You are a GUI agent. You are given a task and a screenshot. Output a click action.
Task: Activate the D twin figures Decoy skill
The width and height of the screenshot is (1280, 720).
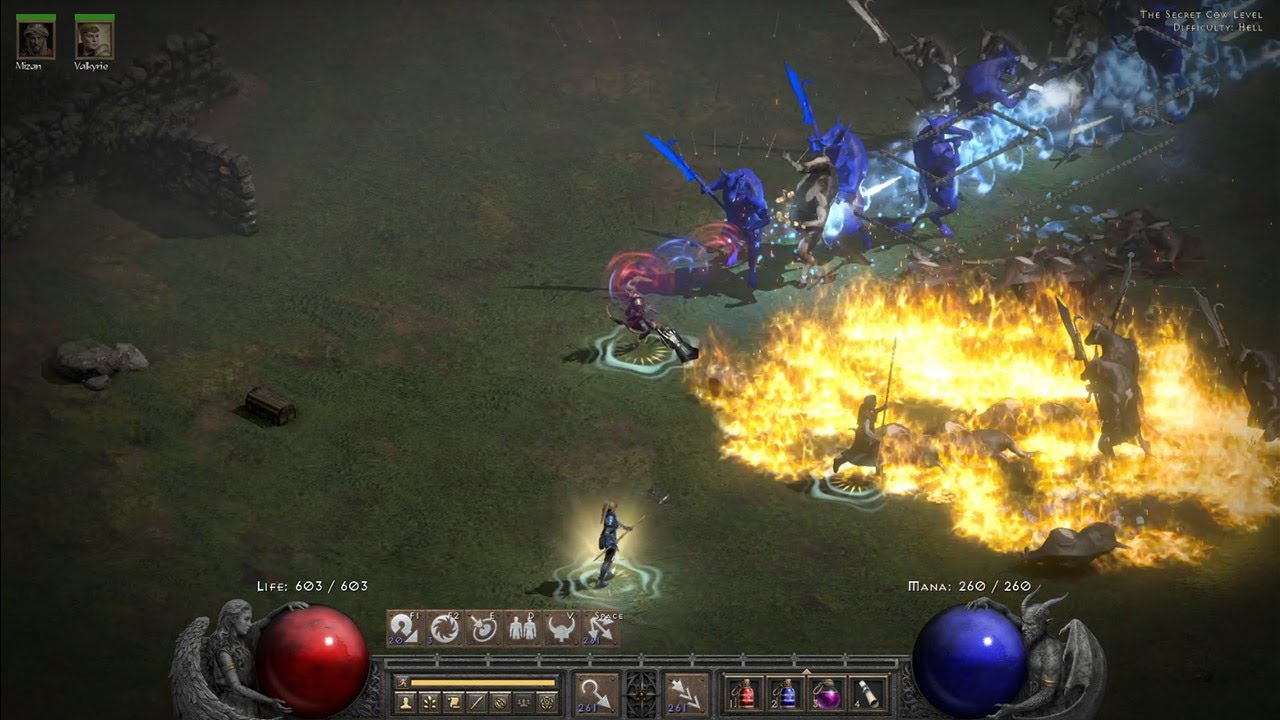pyautogui.click(x=522, y=629)
